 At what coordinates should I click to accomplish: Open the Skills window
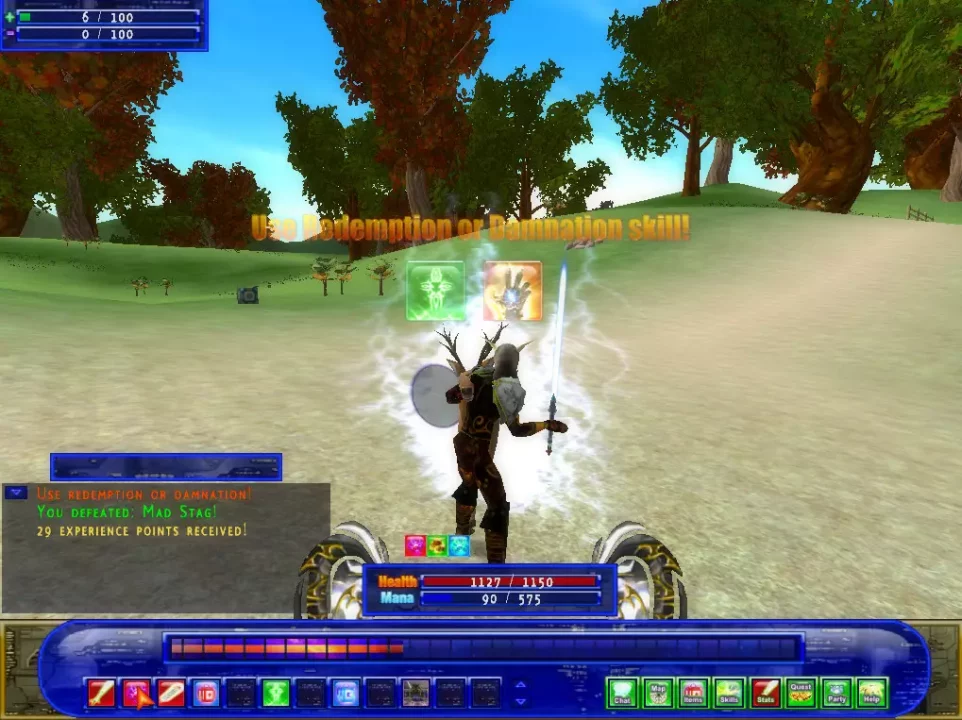coord(729,693)
